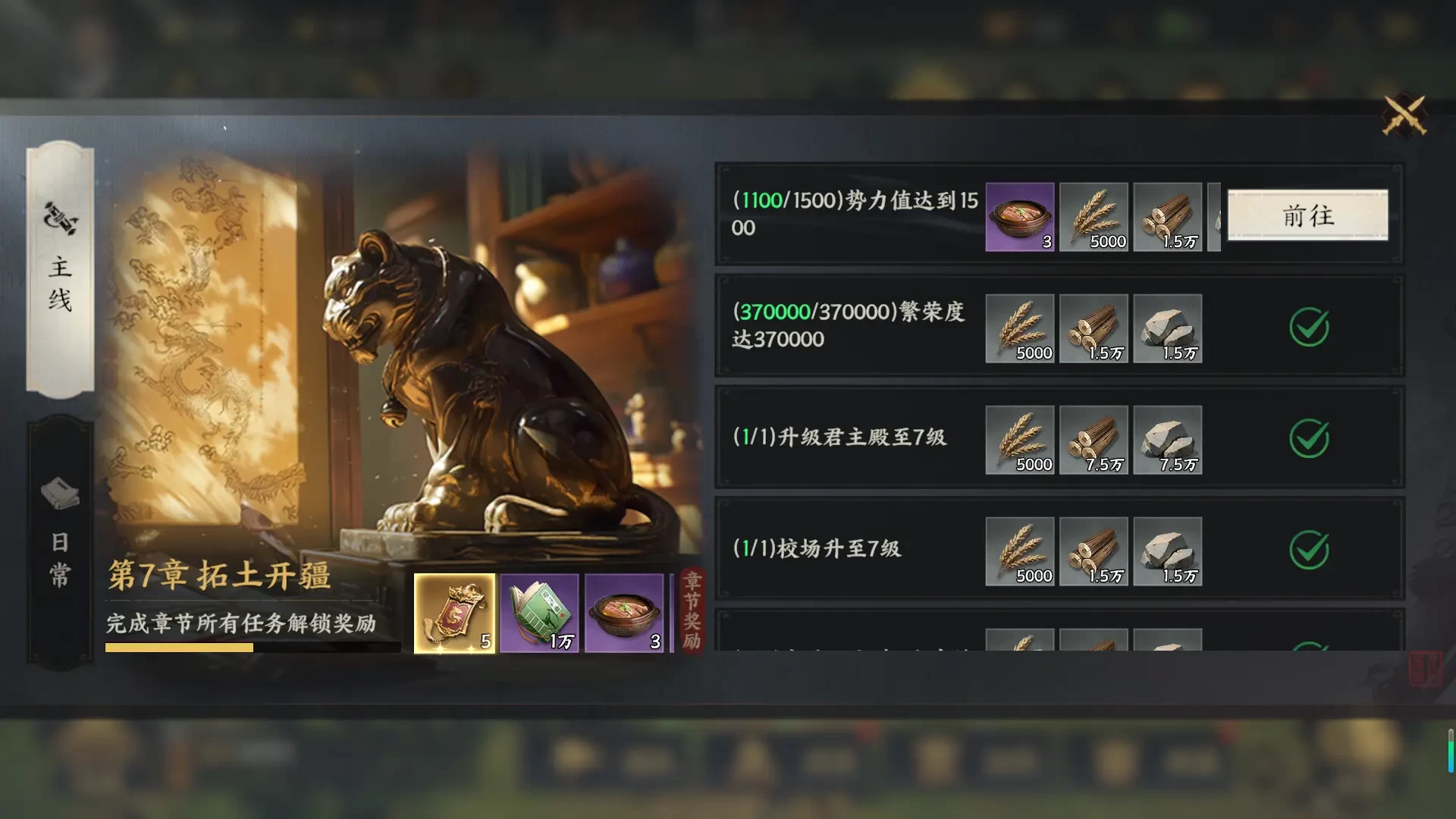Expand the 章节奖励 side panel
Screen dimensions: 1456x819
(691, 614)
